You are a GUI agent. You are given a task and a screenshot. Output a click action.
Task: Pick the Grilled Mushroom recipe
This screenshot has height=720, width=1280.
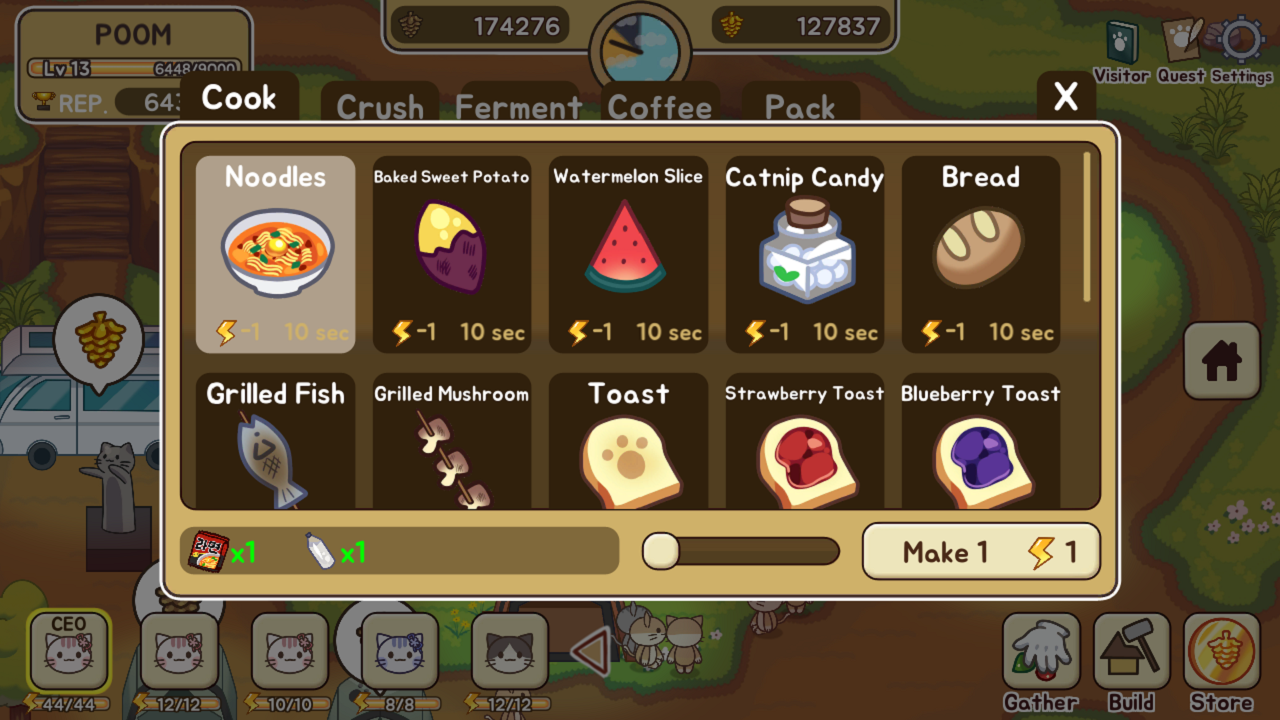[x=451, y=442]
